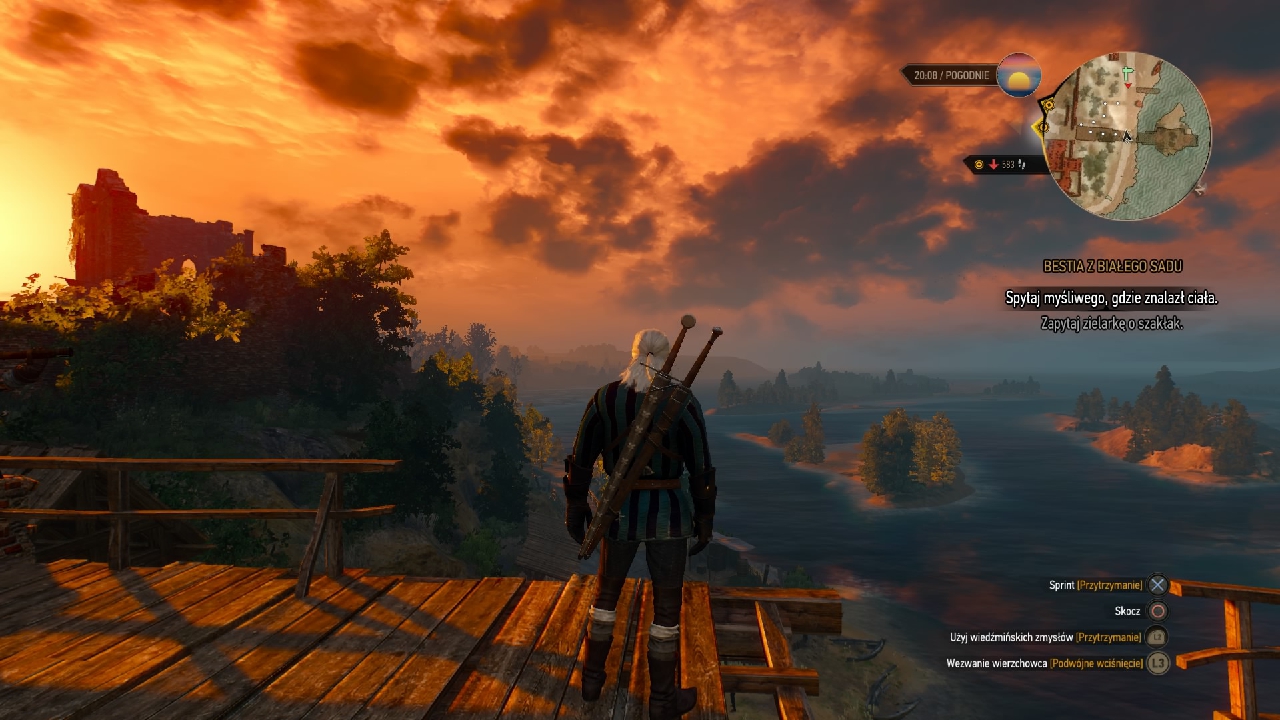
Task: Select objective Zapytaj zielarkę o szakłak
Action: pos(1111,323)
